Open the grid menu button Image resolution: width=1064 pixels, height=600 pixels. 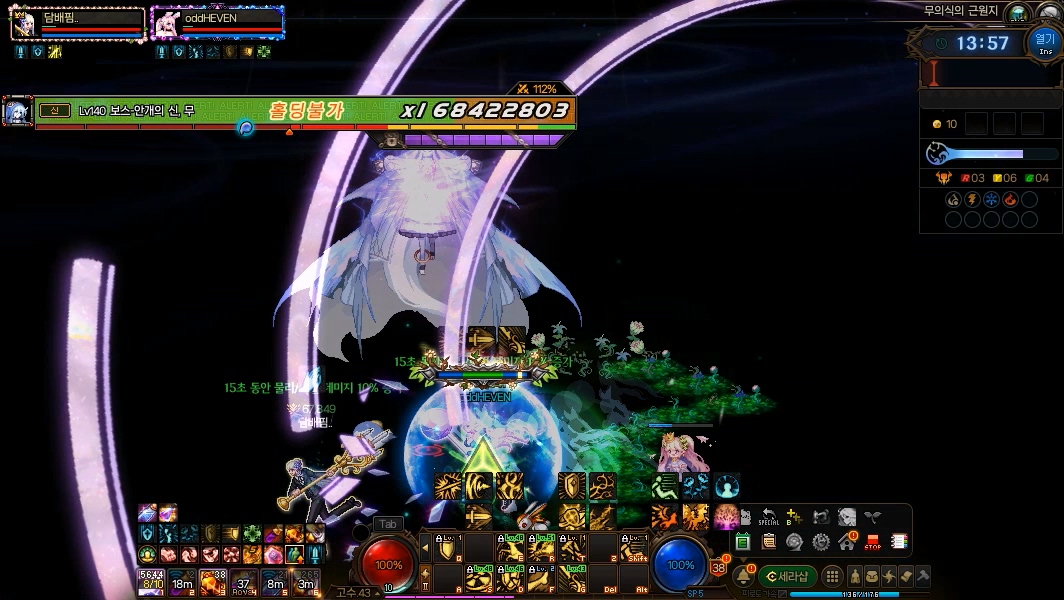832,576
